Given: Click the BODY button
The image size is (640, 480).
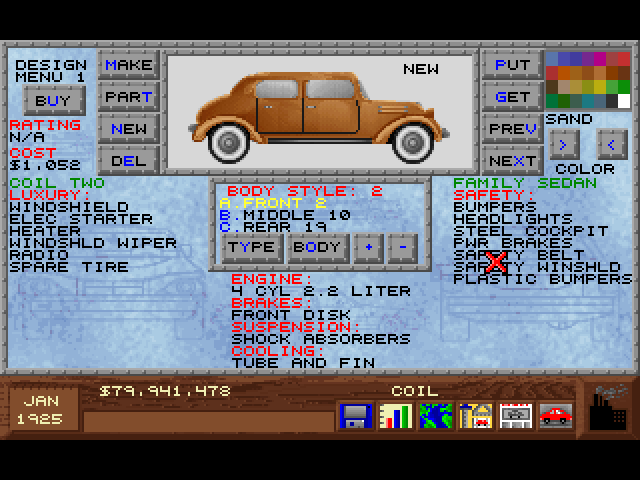Looking at the screenshot, I should point(317,247).
